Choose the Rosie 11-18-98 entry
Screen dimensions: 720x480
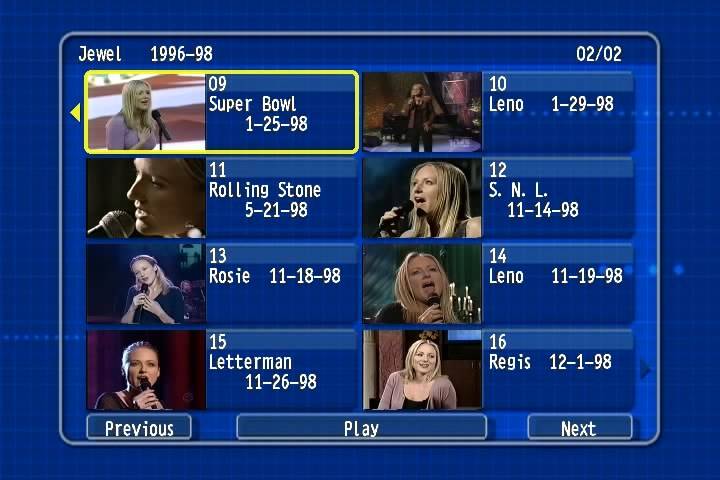tap(221, 284)
